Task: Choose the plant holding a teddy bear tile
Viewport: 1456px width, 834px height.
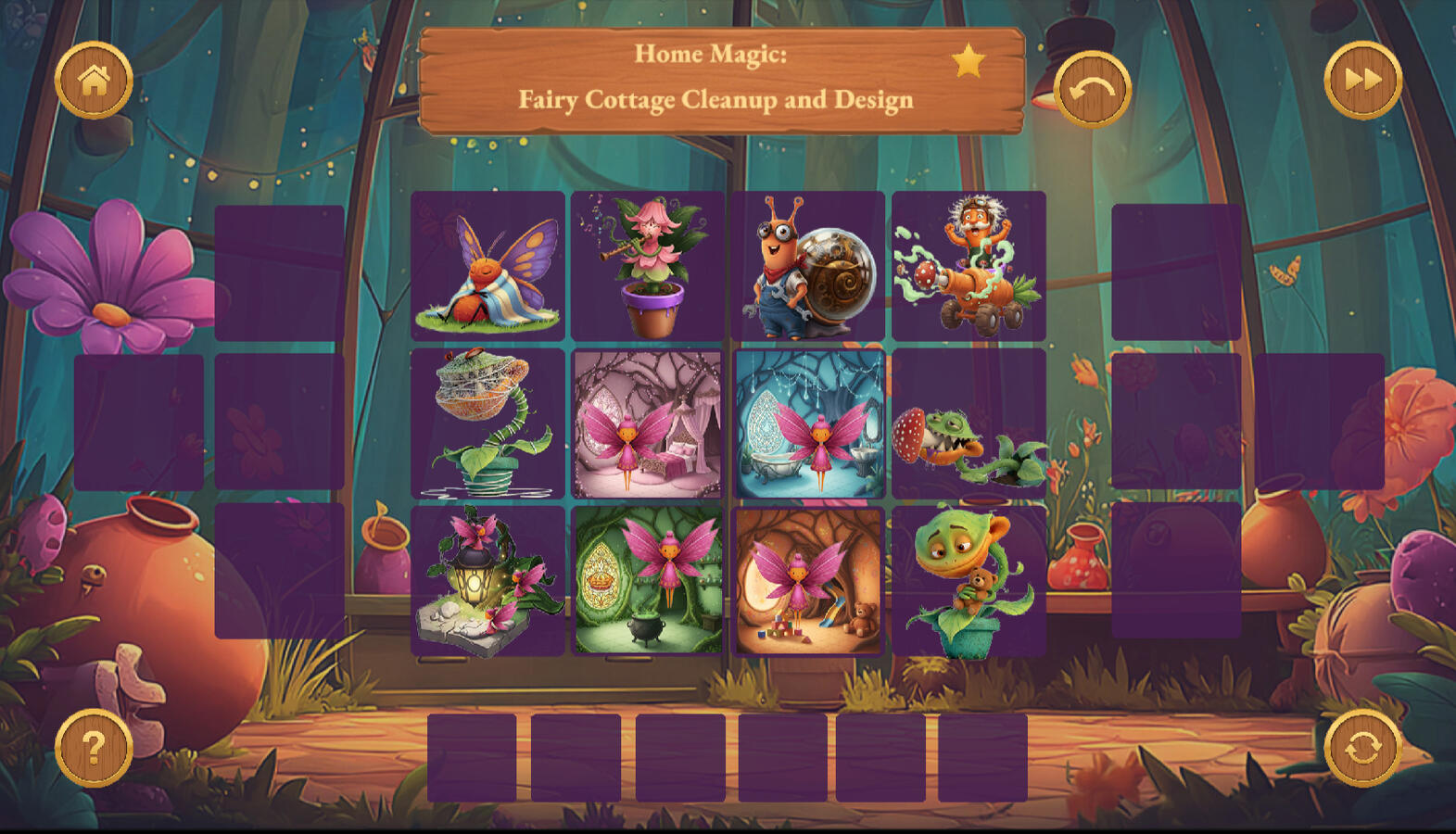Action: coord(969,581)
